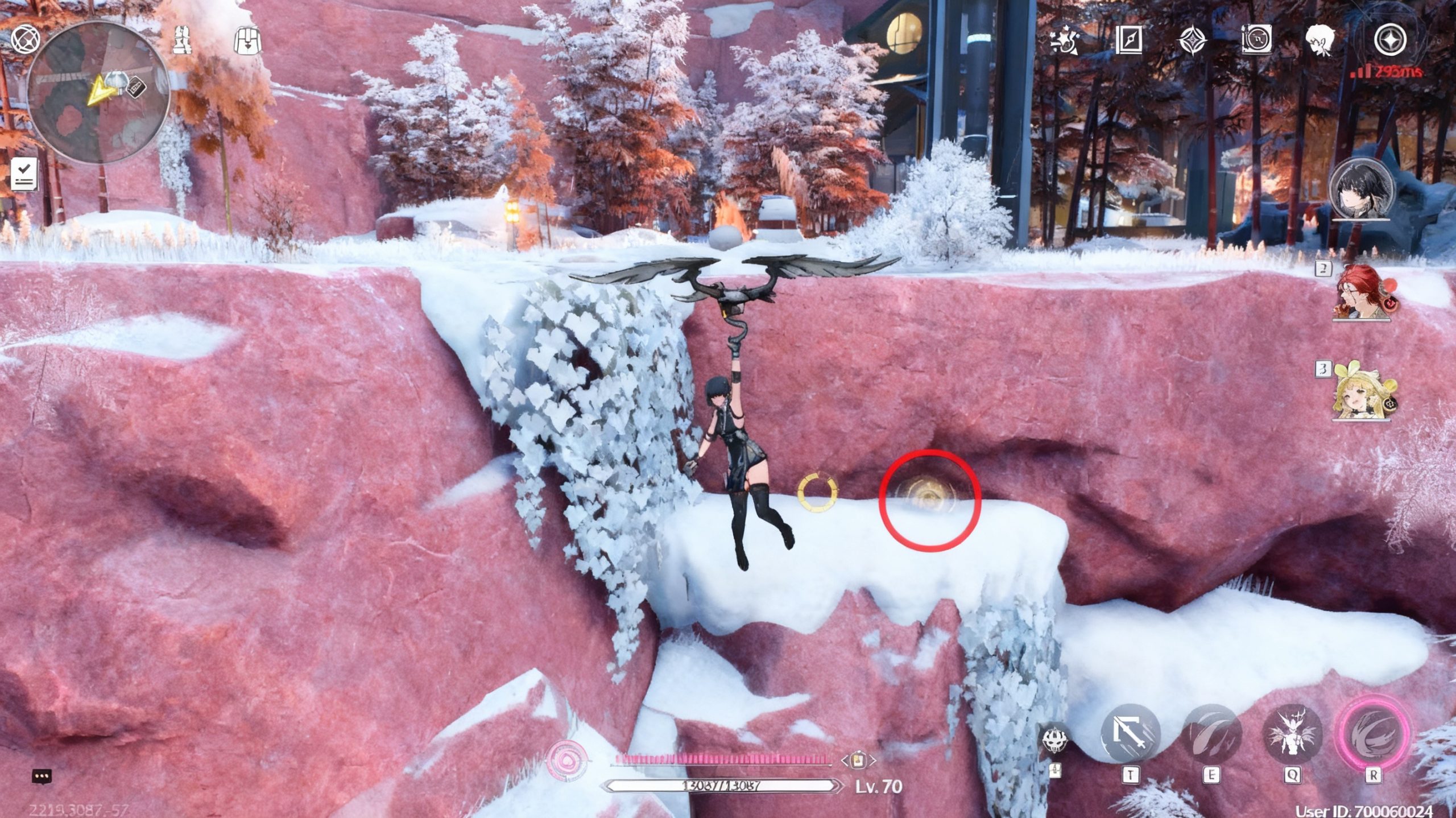1456x818 pixels.
Task: Open the four-pointed star convene icon
Action: point(1192,41)
